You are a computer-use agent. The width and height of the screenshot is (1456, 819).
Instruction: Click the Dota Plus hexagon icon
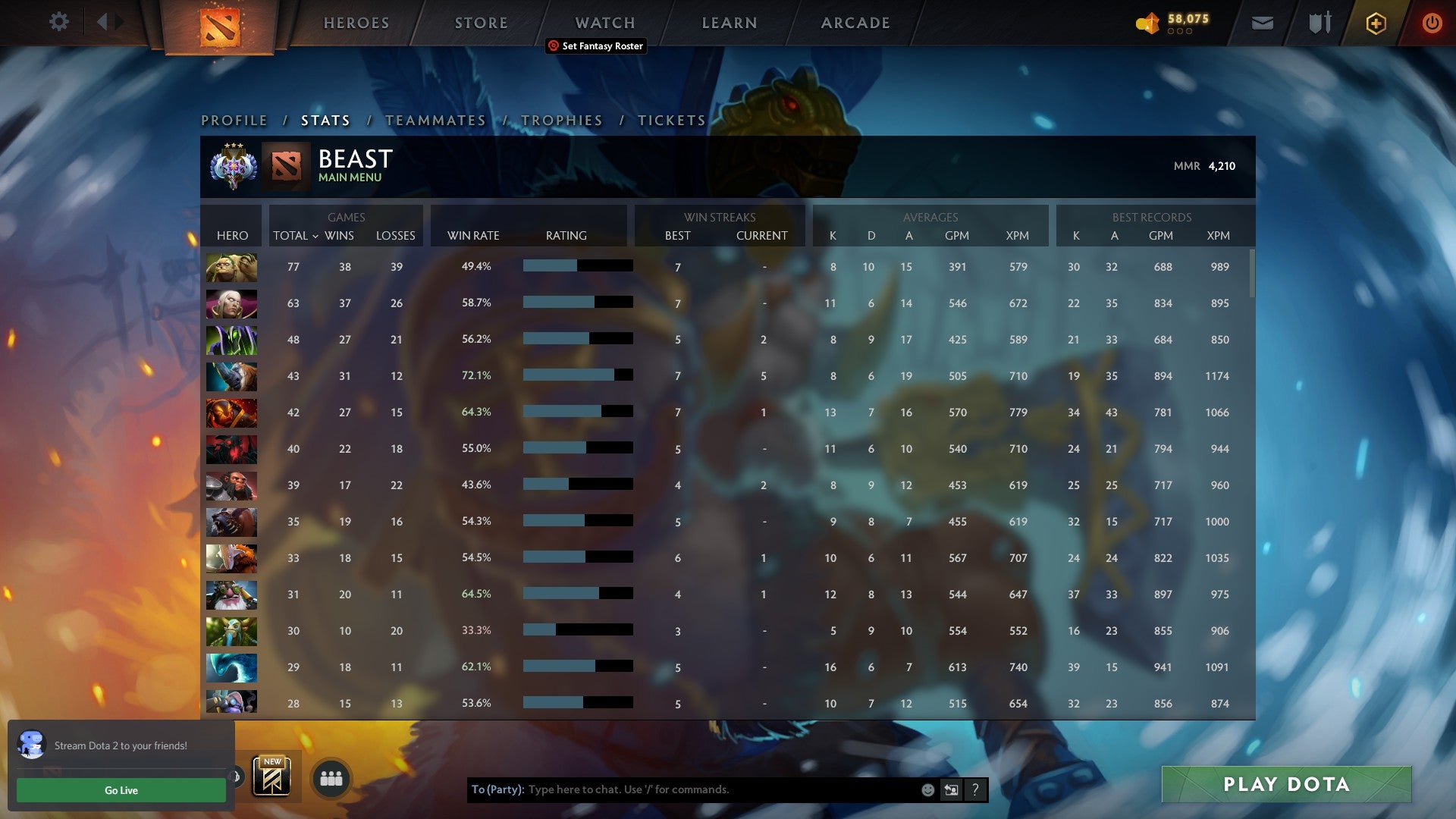(1376, 22)
